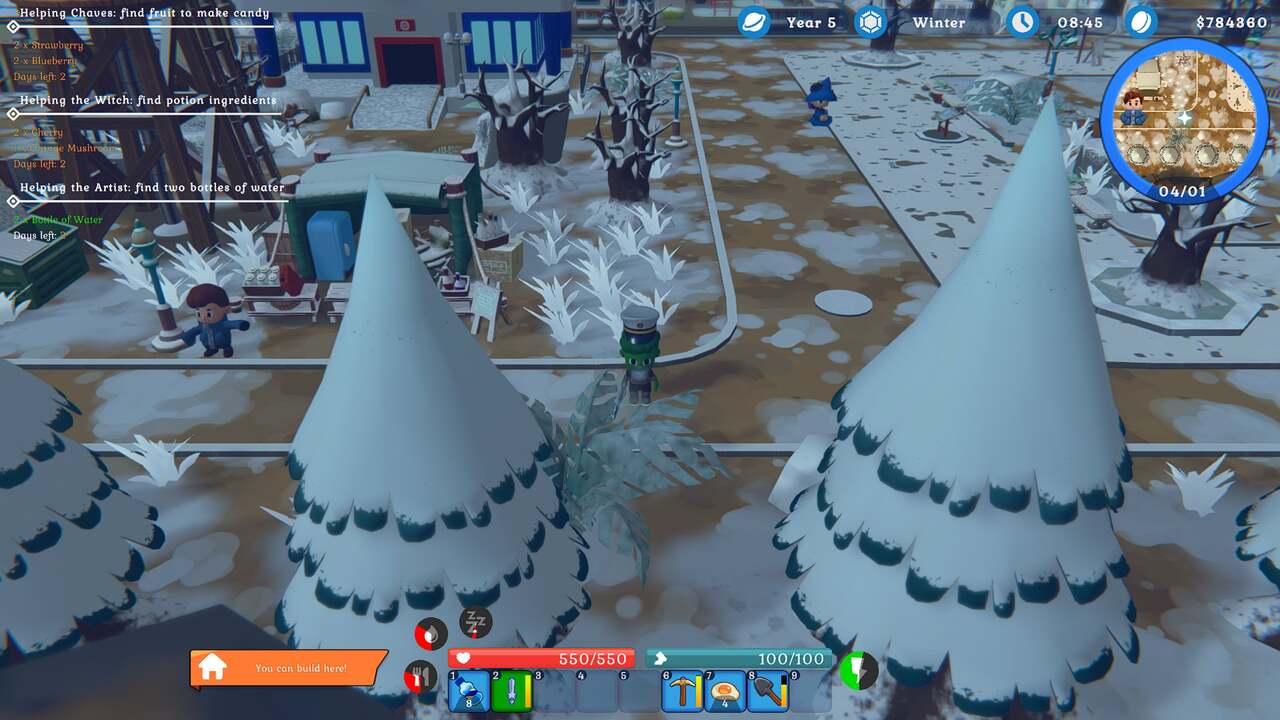Viewport: 1280px width, 720px height.
Task: Click the 100/100 stamina bar
Action: point(740,658)
